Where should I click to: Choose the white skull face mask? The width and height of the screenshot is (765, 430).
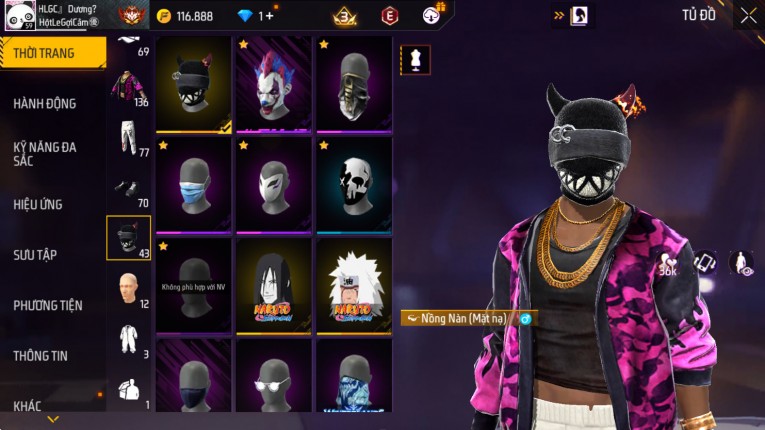click(354, 184)
